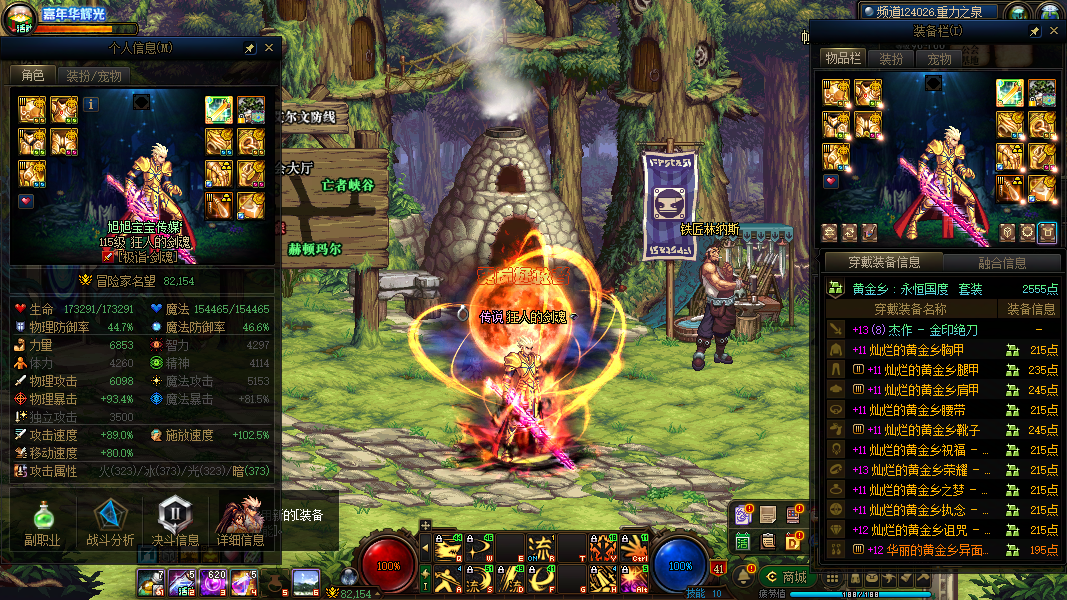Open 详细信息 detailed info

click(241, 522)
